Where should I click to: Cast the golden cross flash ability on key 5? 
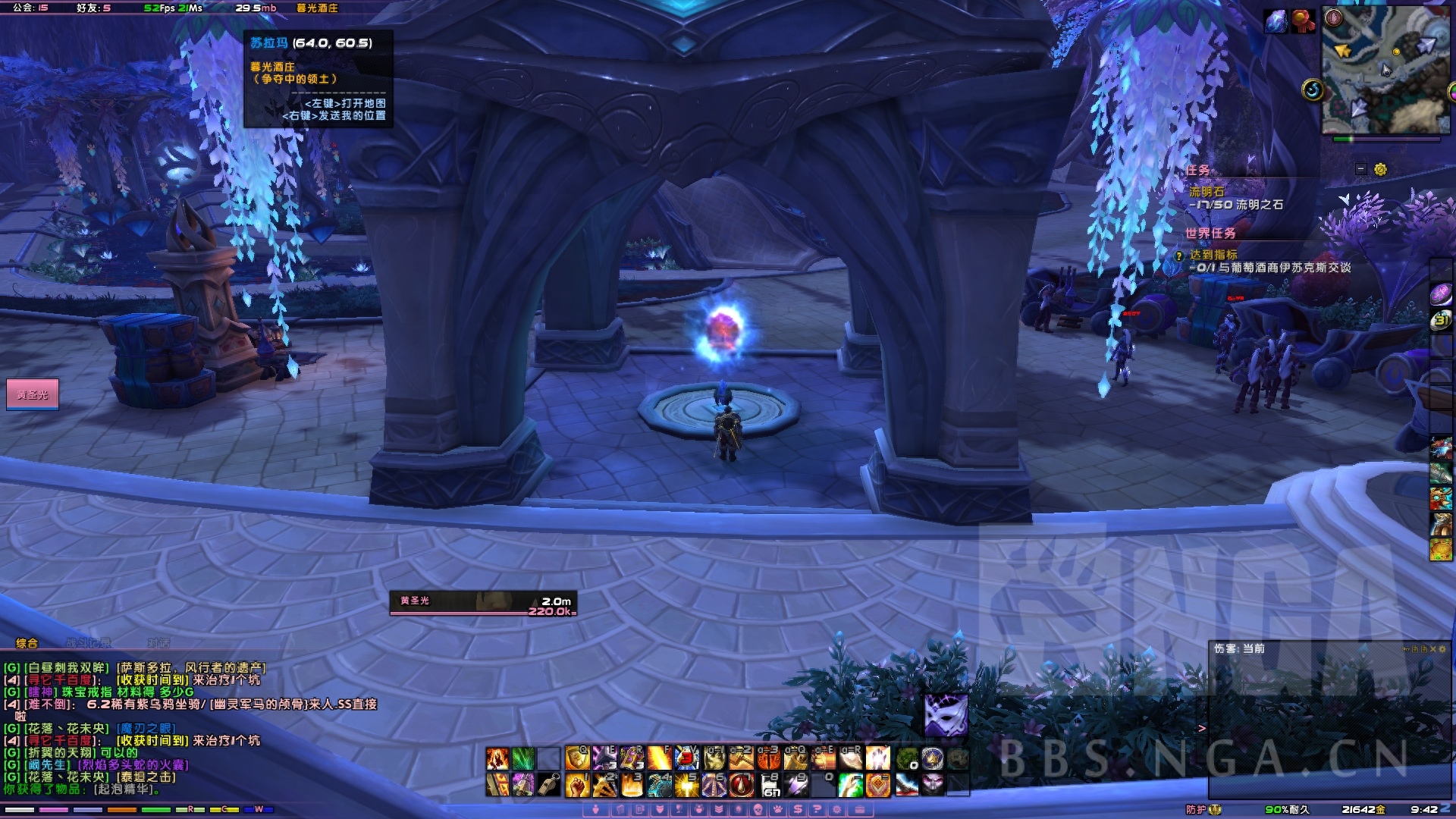[x=686, y=785]
